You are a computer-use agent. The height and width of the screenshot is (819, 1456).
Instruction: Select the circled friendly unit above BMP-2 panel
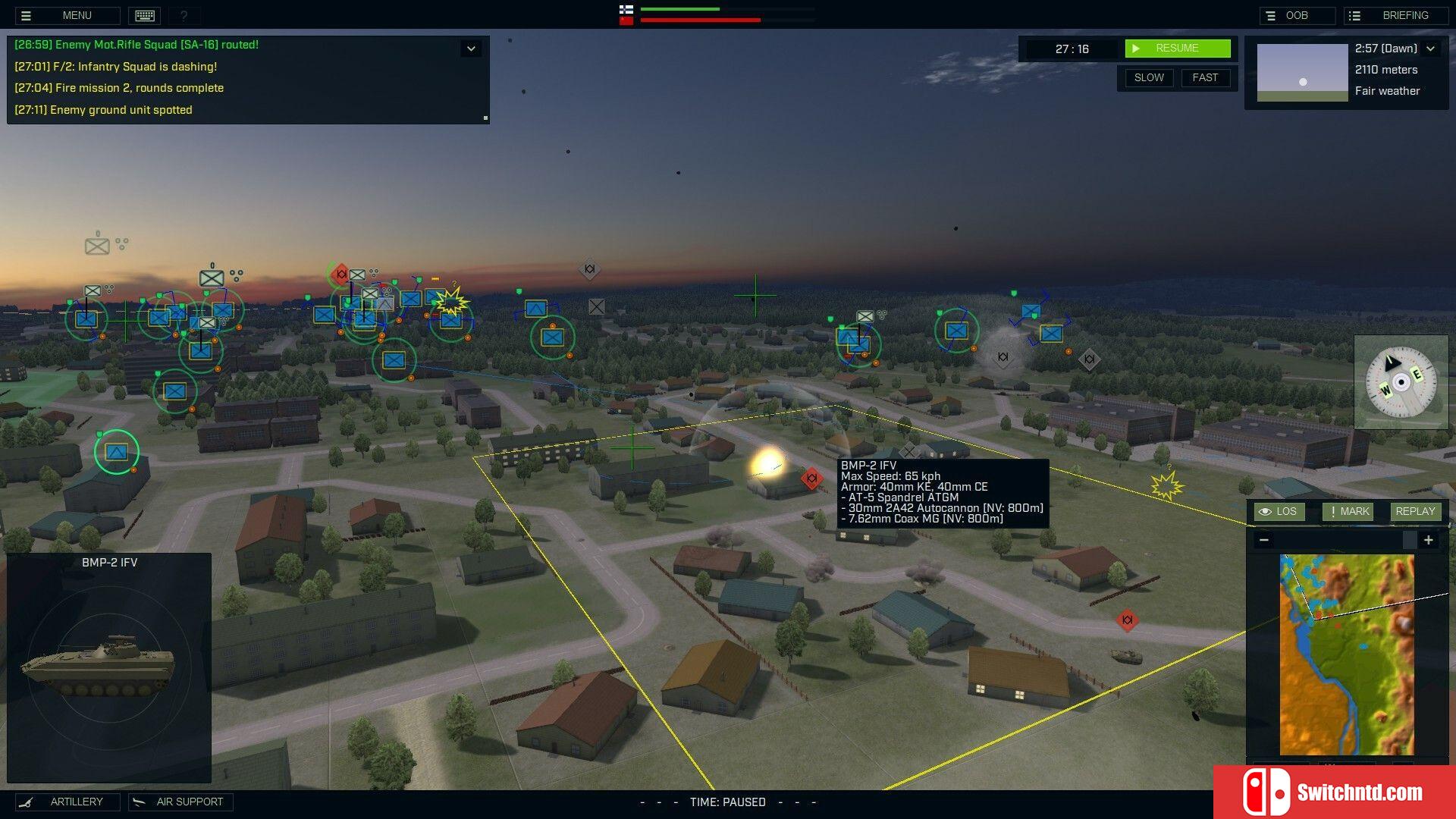(116, 452)
